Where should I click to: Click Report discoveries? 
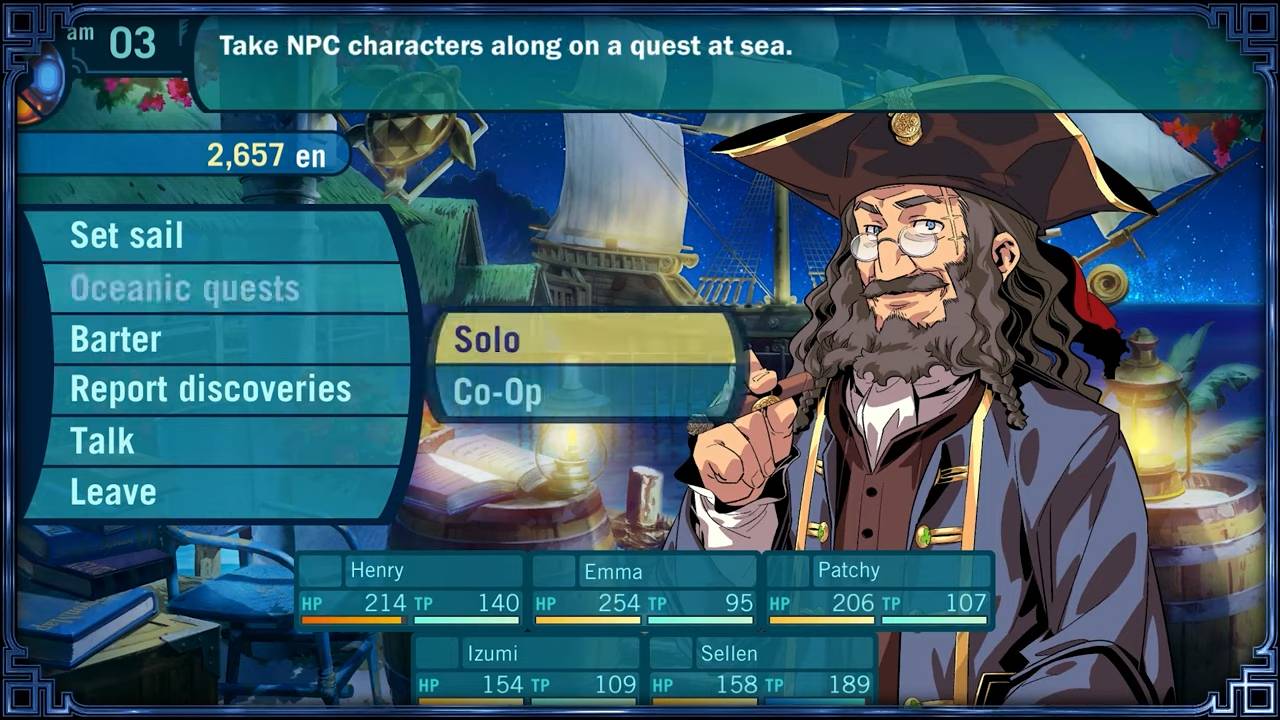[x=210, y=389]
